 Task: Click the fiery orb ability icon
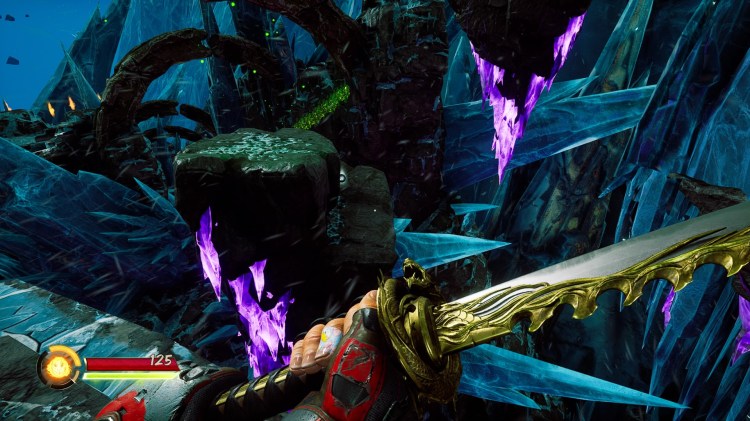59,366
